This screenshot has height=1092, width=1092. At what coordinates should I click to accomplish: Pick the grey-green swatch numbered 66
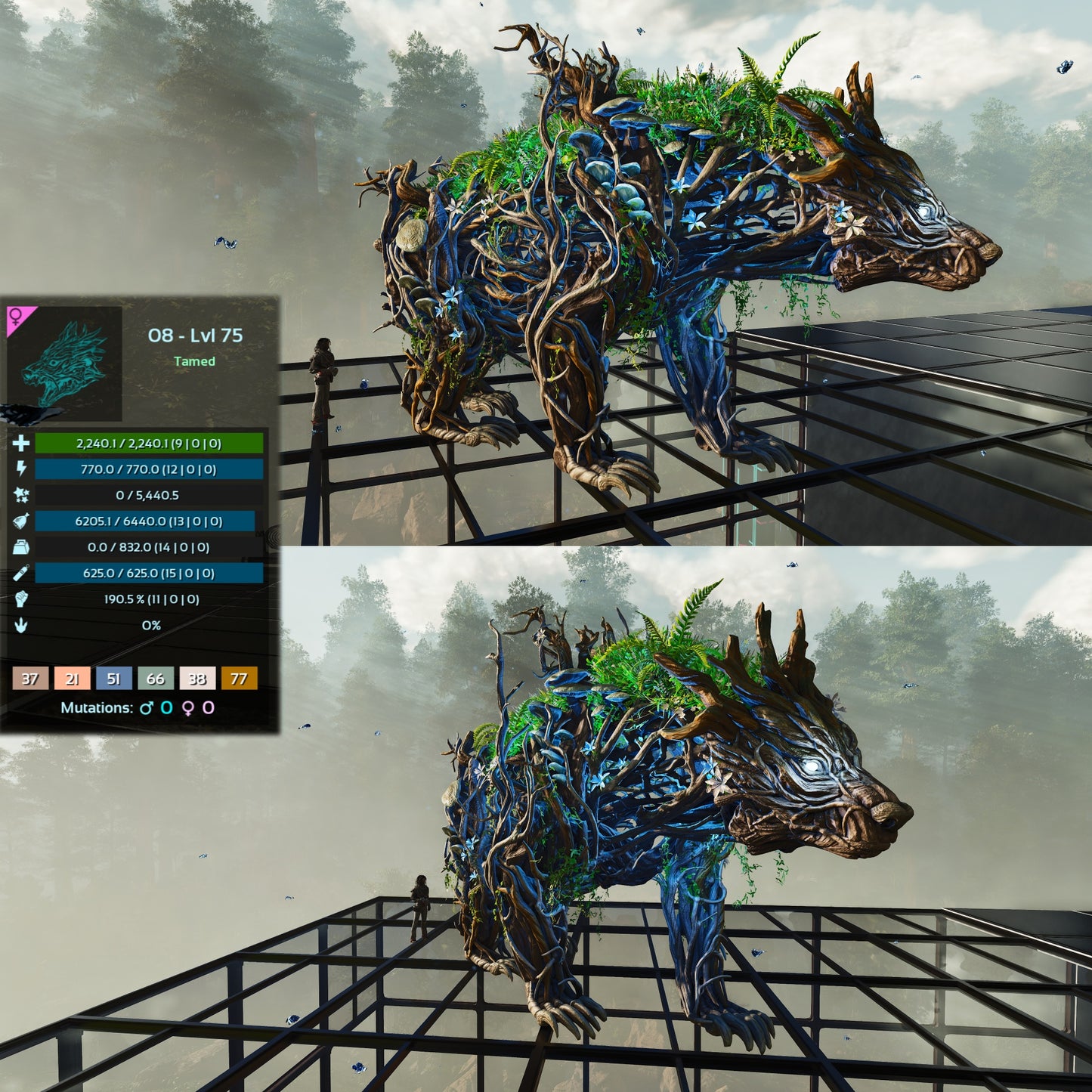[x=156, y=679]
